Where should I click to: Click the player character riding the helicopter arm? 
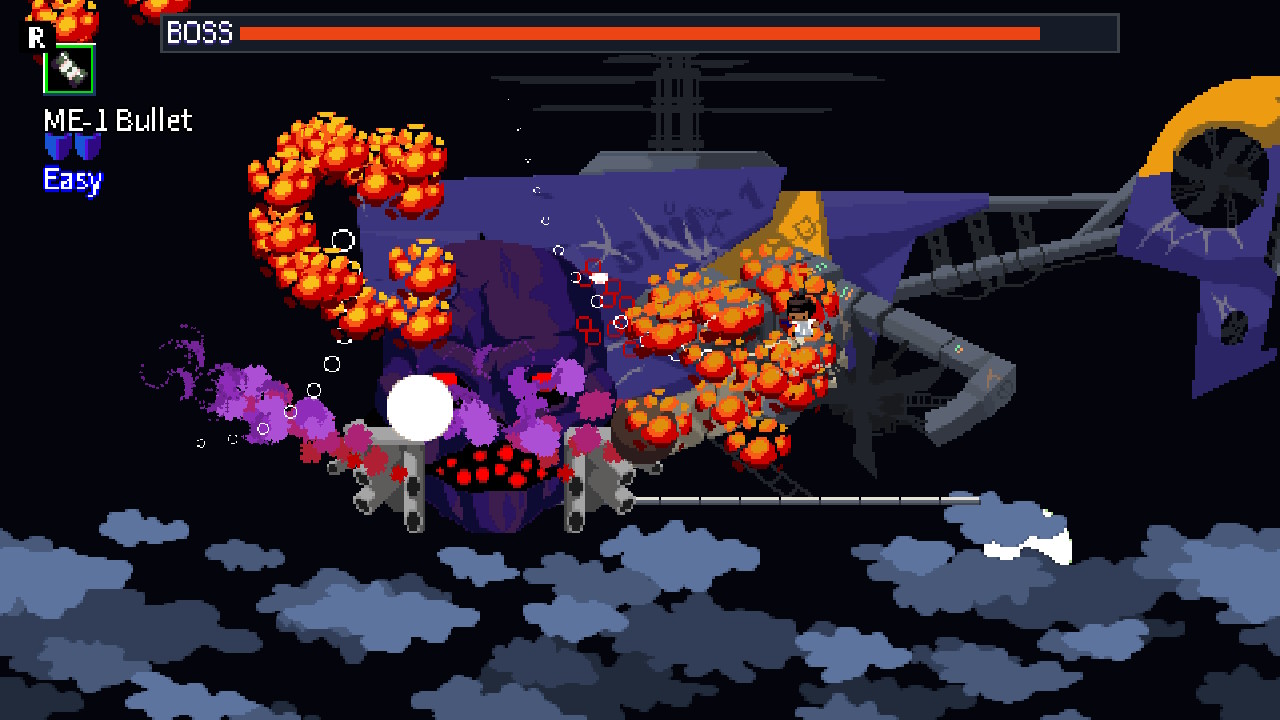tap(800, 320)
